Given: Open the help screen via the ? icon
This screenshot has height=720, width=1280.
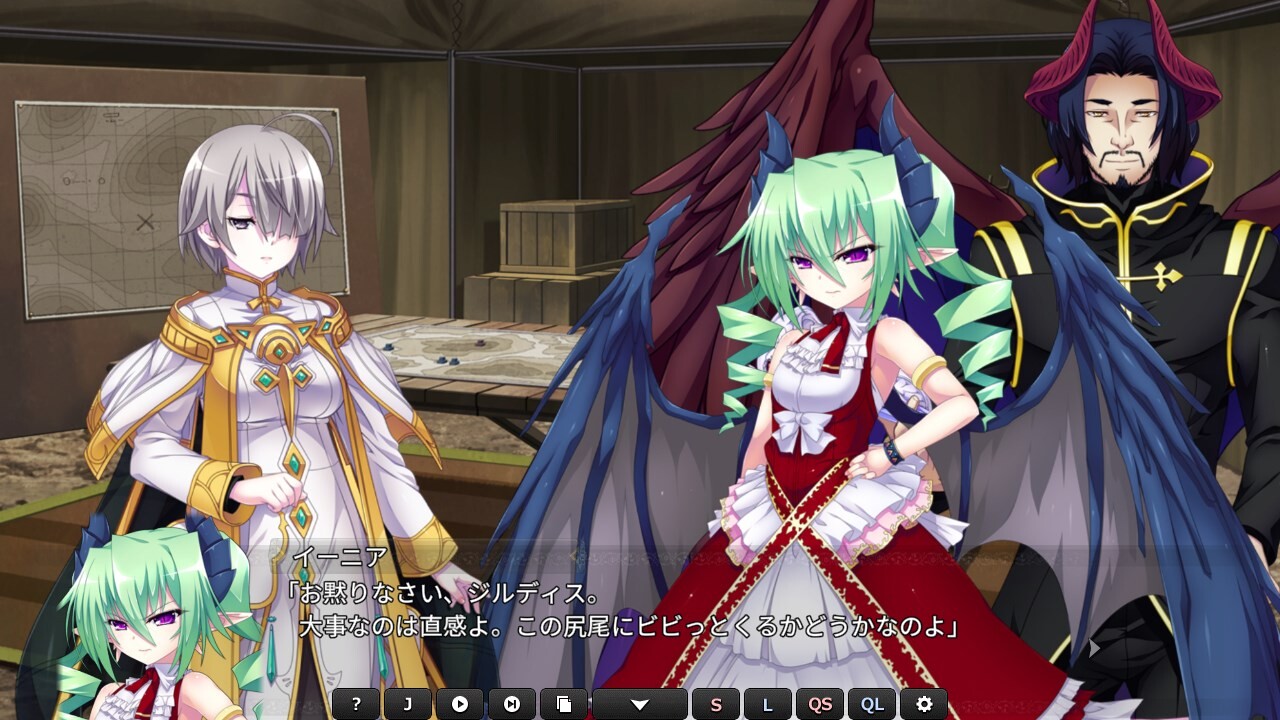Looking at the screenshot, I should (x=356, y=703).
